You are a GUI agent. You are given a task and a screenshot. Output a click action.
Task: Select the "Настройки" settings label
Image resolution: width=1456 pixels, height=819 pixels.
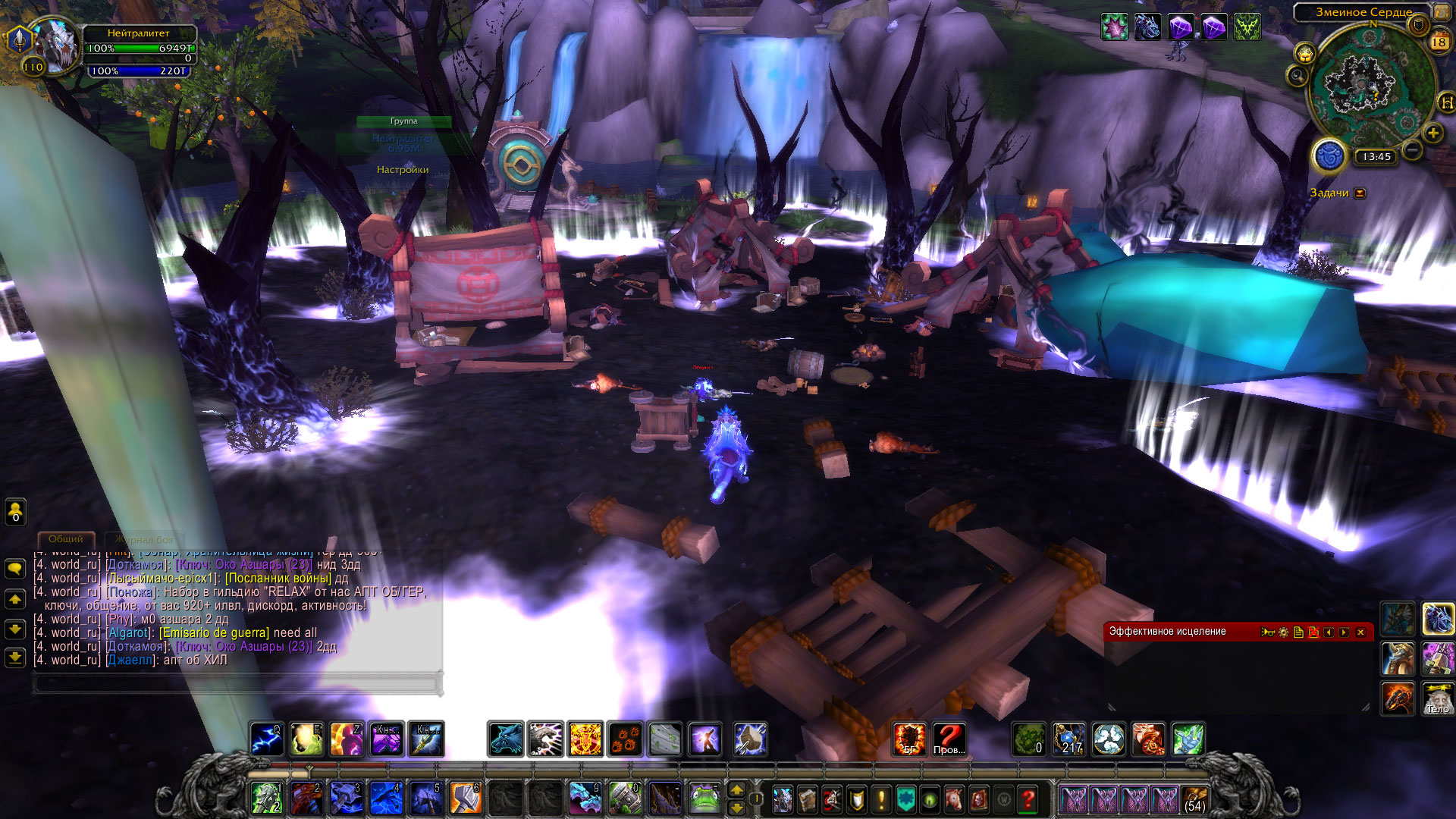pyautogui.click(x=403, y=170)
